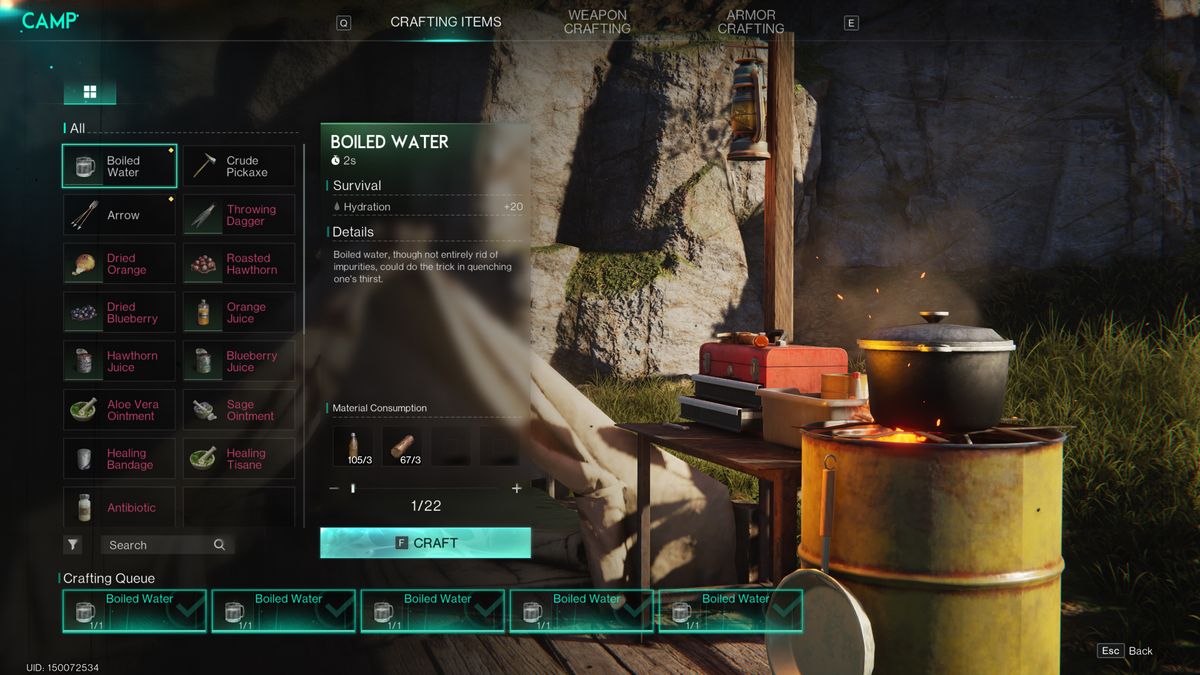The width and height of the screenshot is (1200, 675).
Task: Select the Dried Orange recipe
Action: (119, 264)
